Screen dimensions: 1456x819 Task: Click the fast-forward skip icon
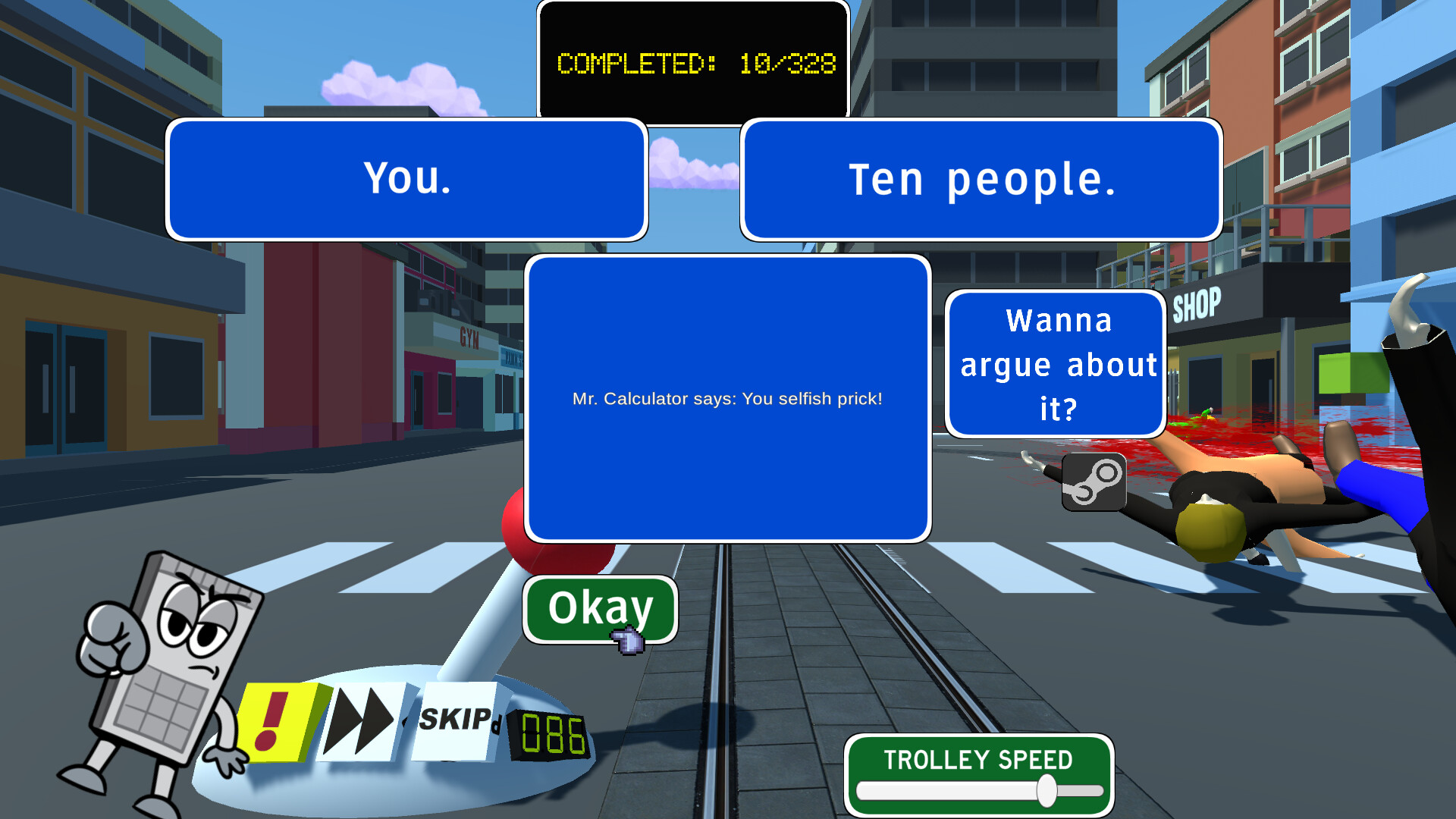(364, 718)
